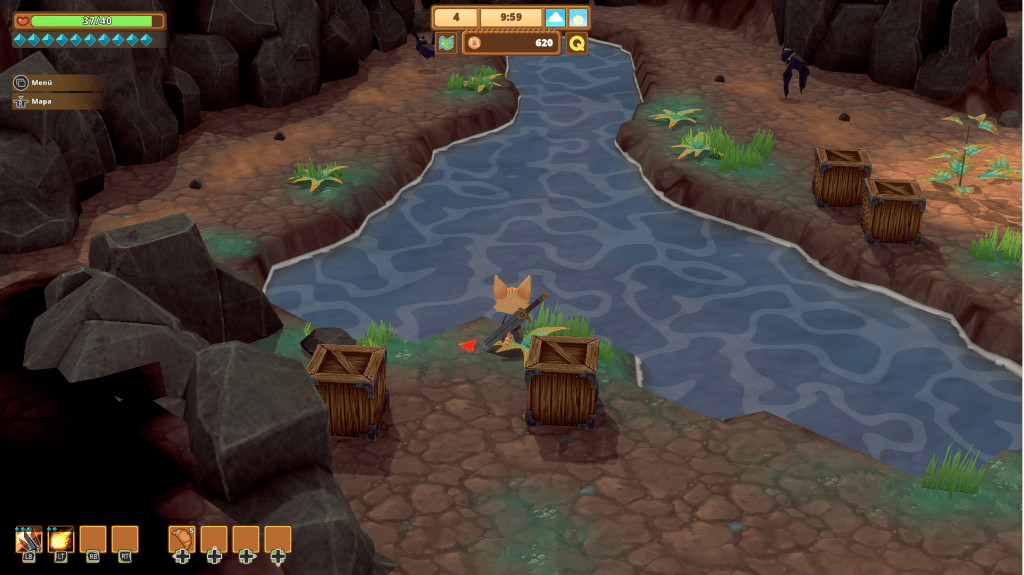The height and width of the screenshot is (575, 1024).
Task: Click the cloud weather icon
Action: [x=556, y=18]
